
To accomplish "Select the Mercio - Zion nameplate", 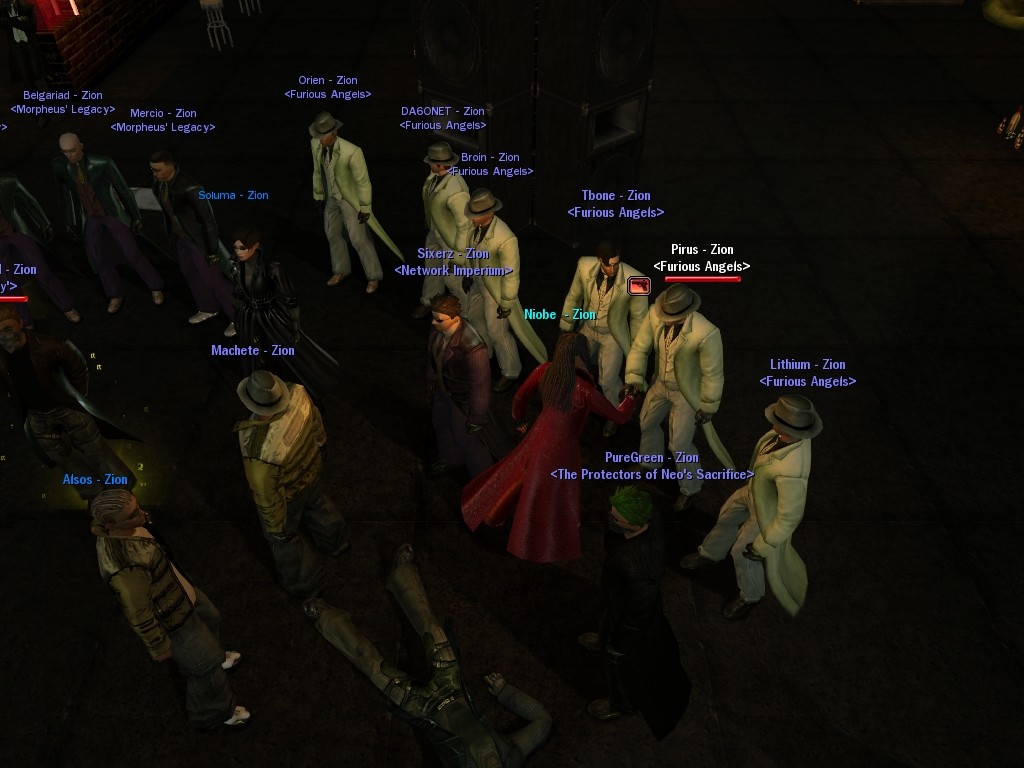I will tap(163, 114).
